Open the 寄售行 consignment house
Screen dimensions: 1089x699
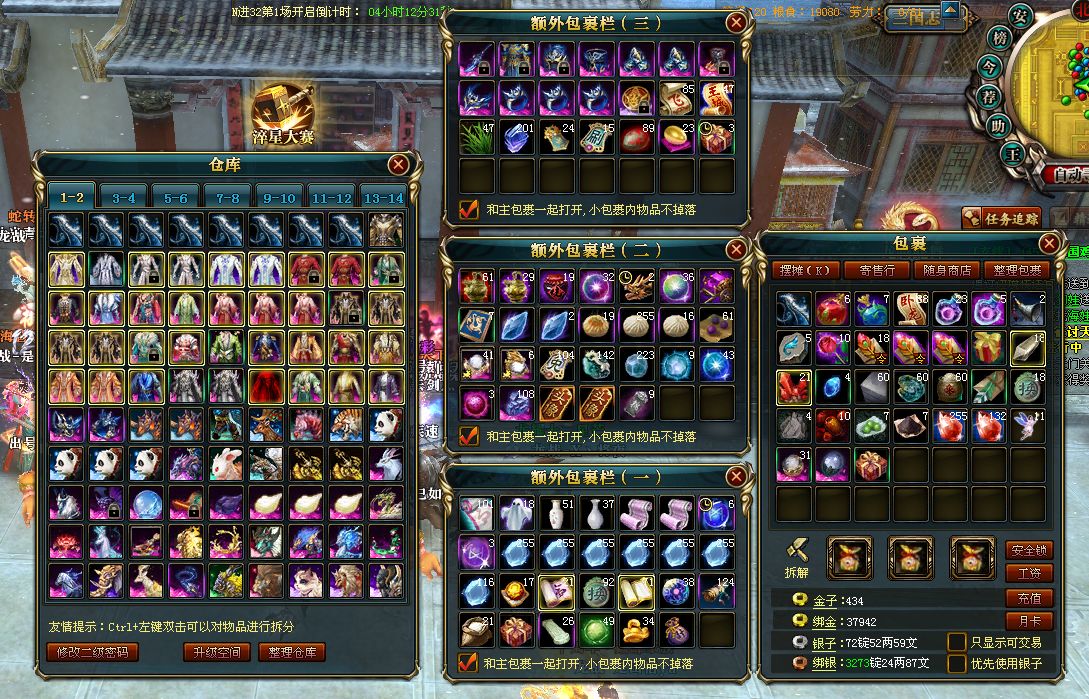pos(877,270)
